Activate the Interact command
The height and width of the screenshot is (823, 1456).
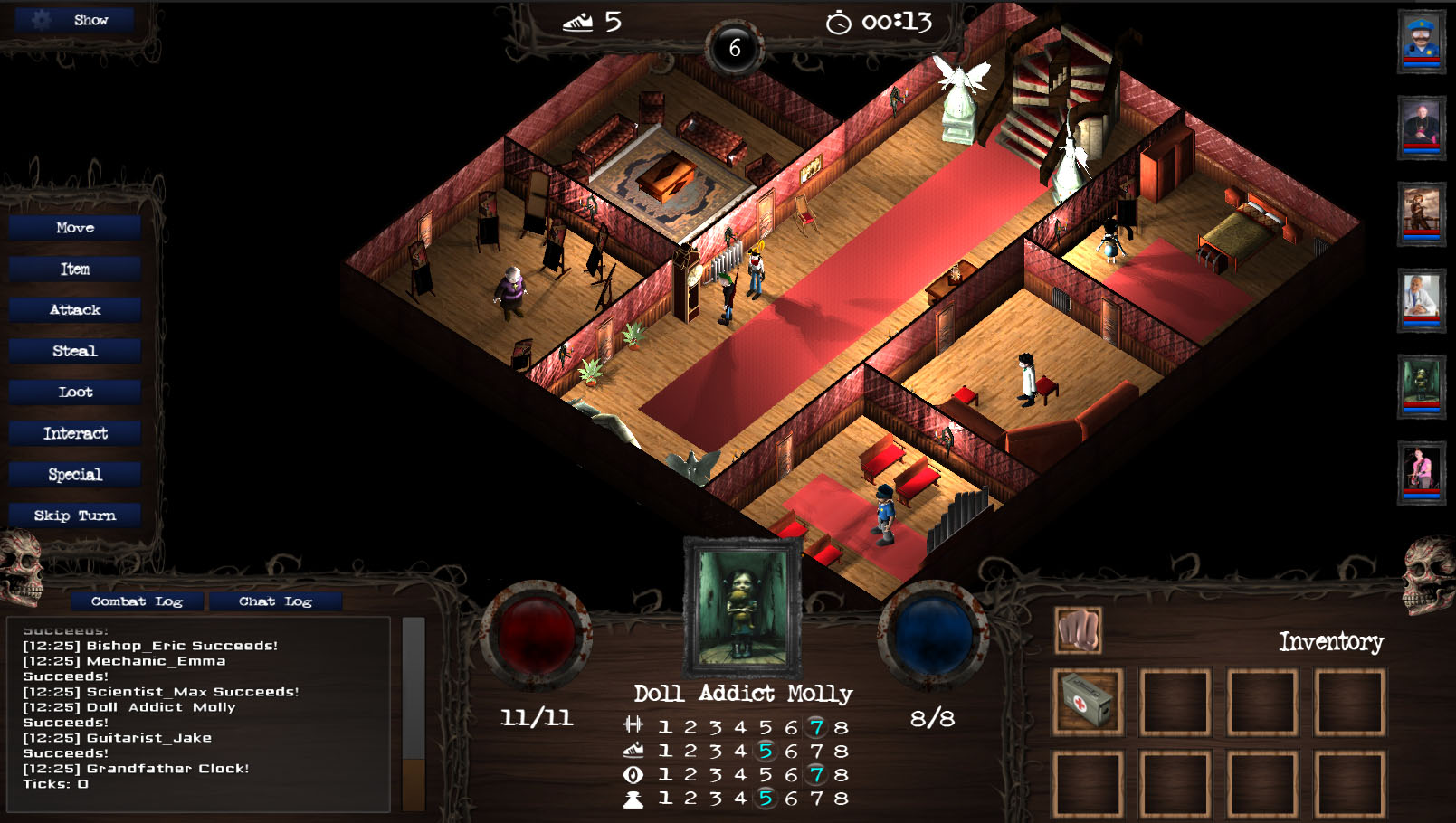[75, 433]
